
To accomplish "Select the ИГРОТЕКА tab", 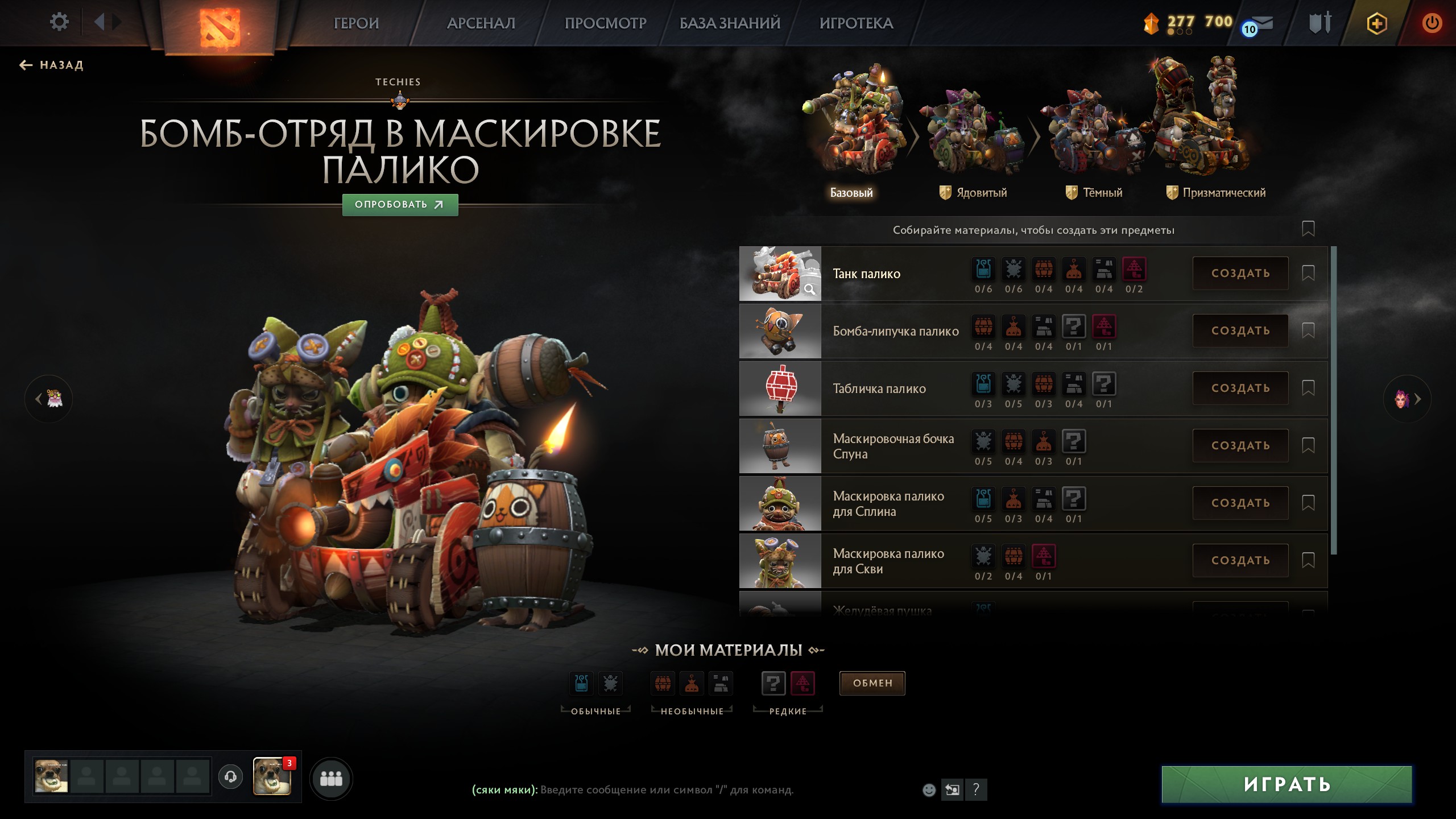I will coord(856,23).
